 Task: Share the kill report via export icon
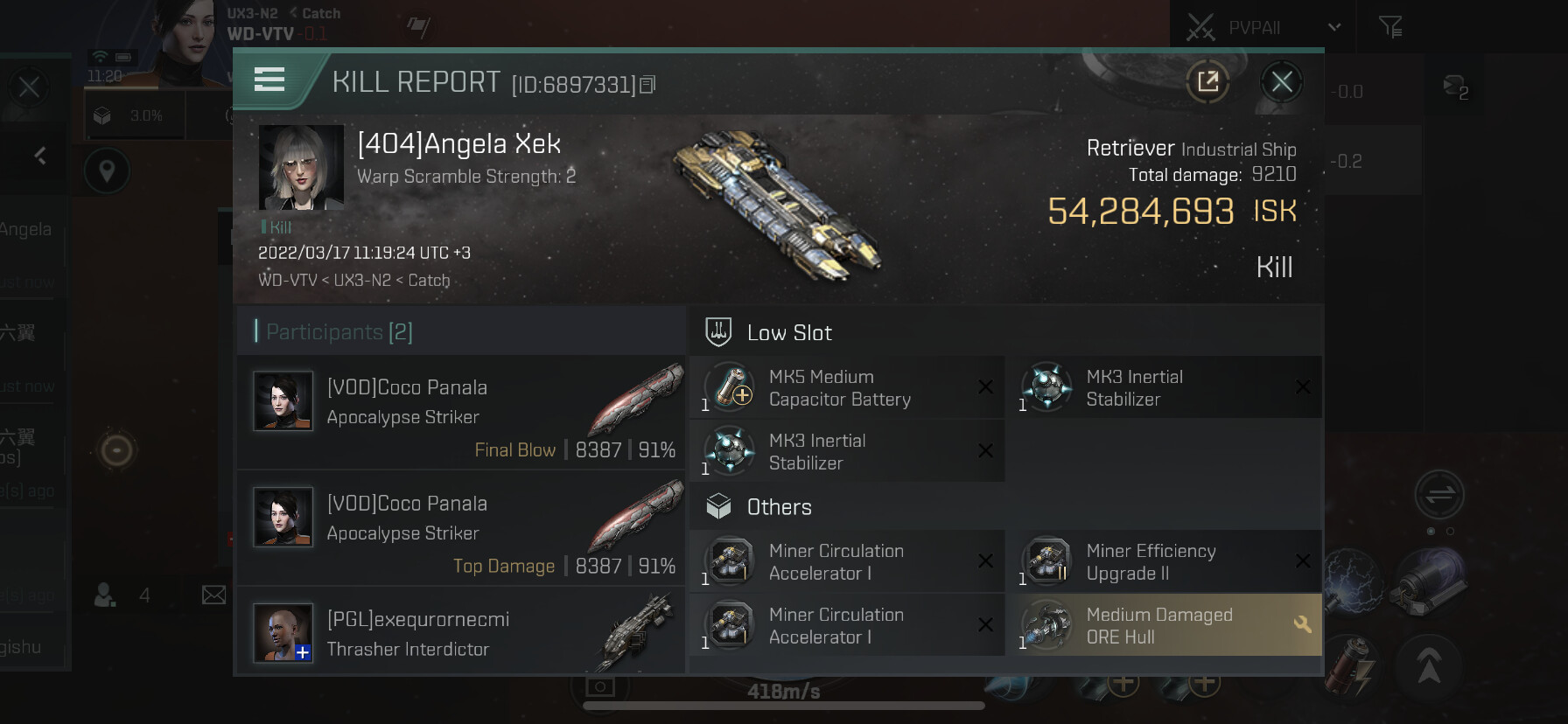(x=1207, y=82)
